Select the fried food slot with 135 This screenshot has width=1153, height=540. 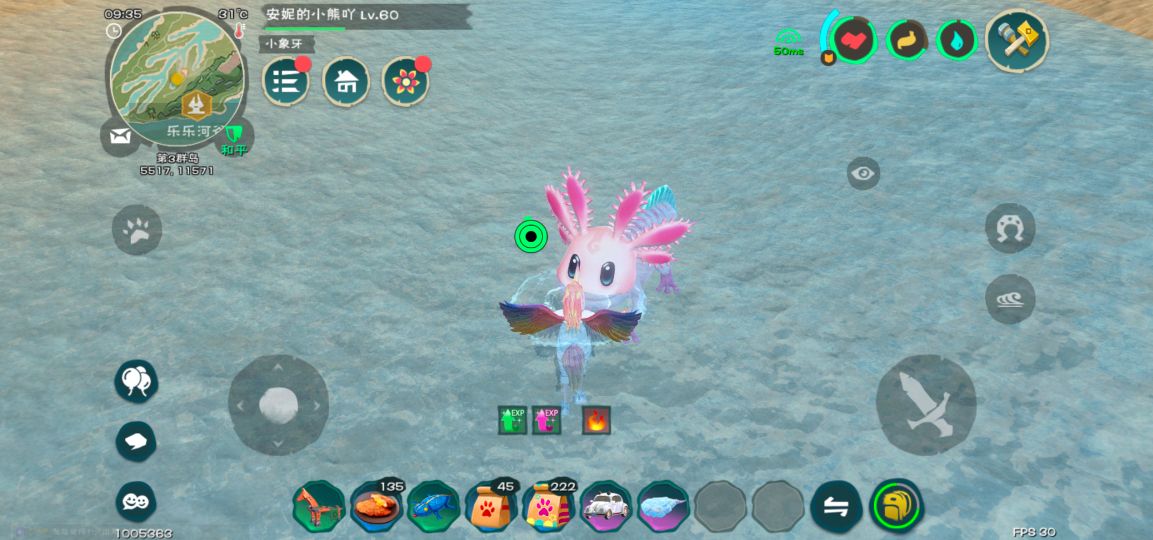376,506
